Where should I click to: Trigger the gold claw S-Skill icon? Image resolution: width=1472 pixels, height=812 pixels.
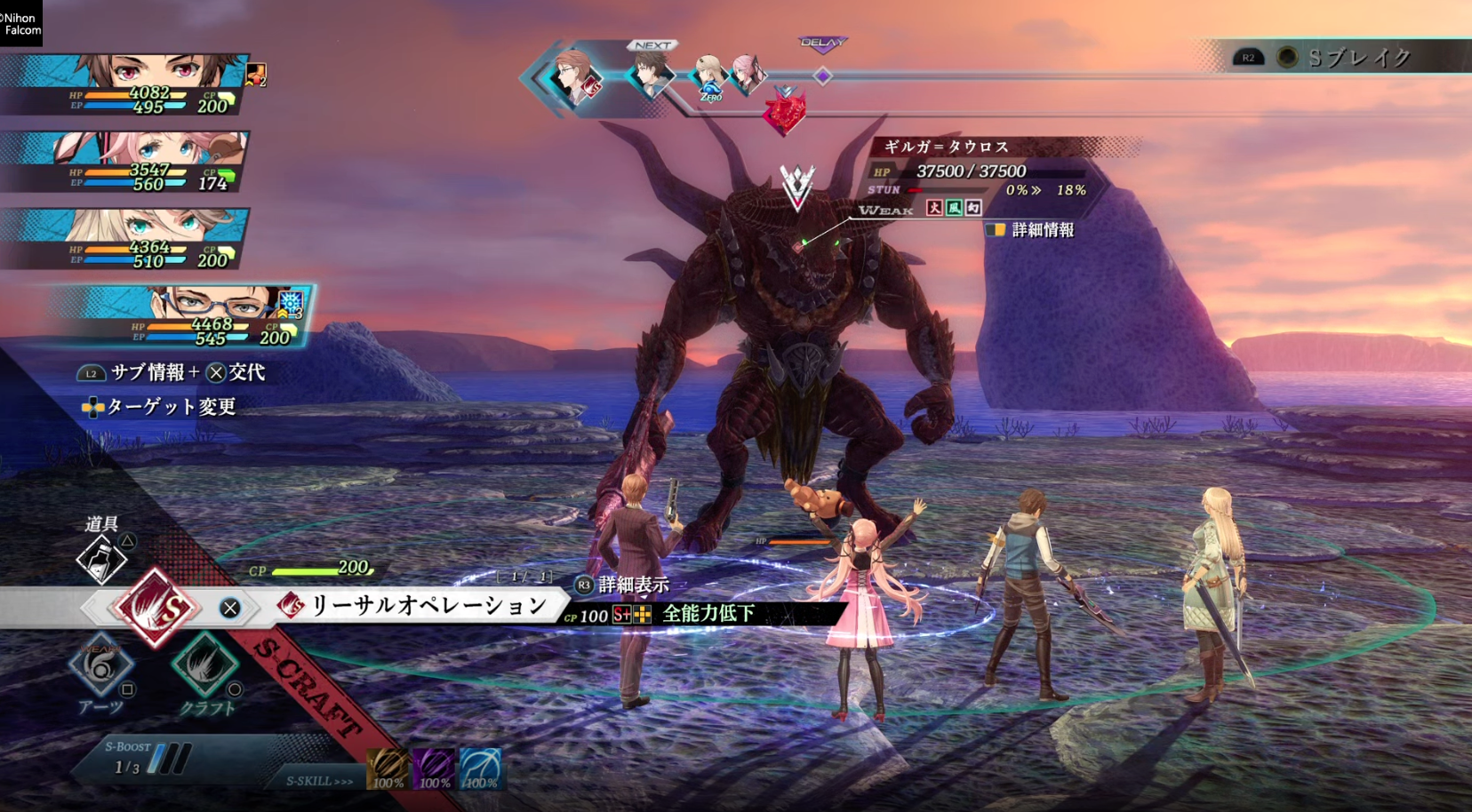point(388,768)
